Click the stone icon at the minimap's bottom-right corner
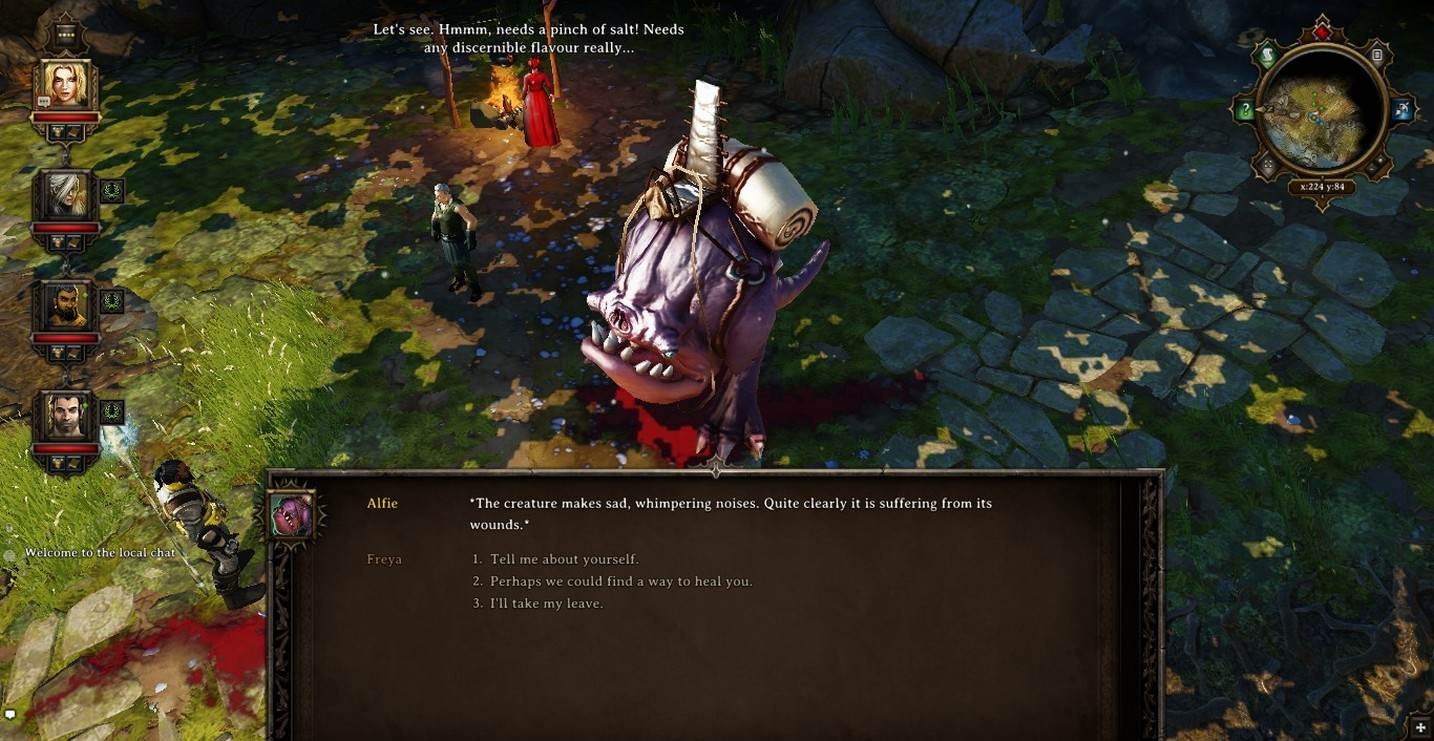Screen dimensions: 1434x741 click(x=1377, y=163)
